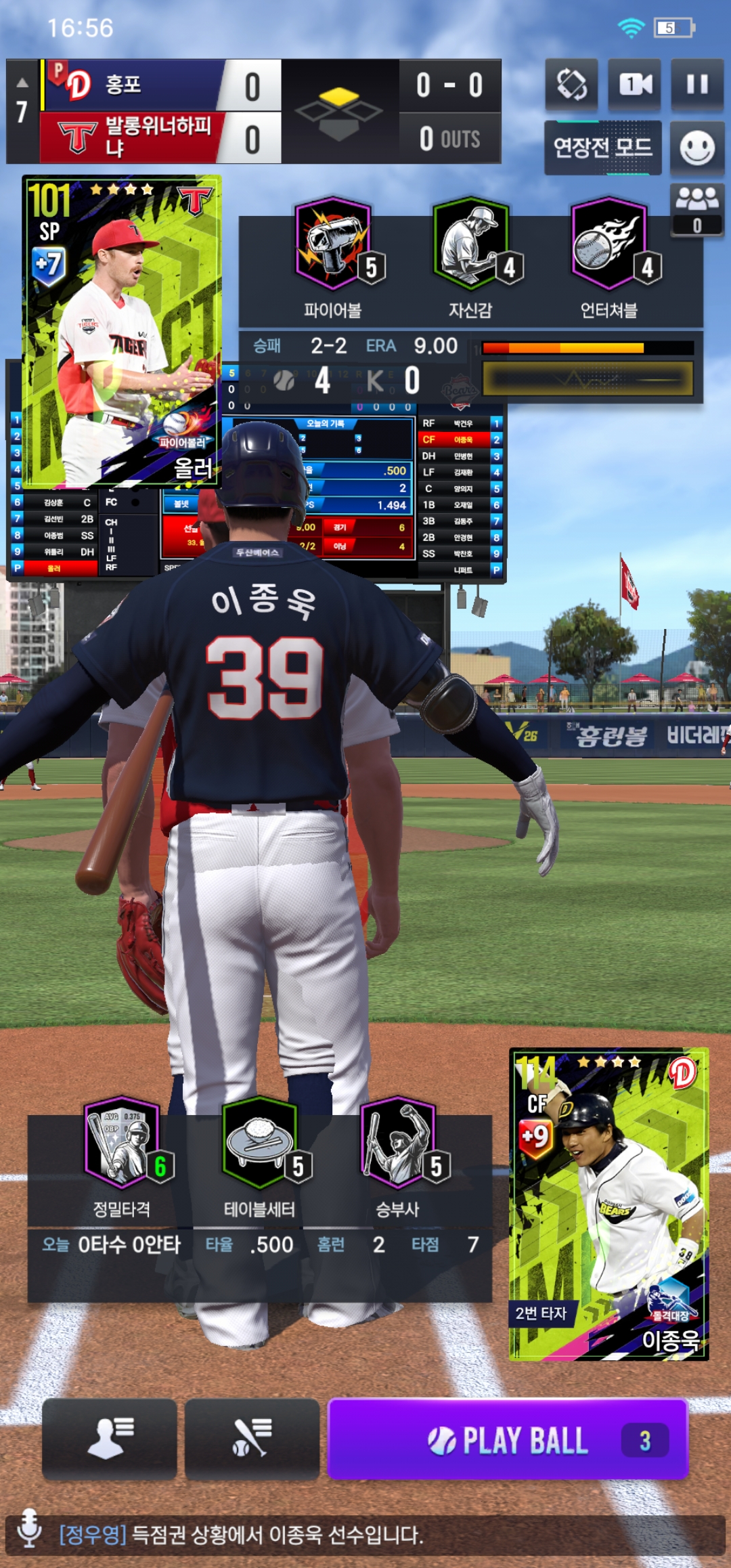Open the player substitution list
This screenshot has height=1568, width=731.
110,1438
